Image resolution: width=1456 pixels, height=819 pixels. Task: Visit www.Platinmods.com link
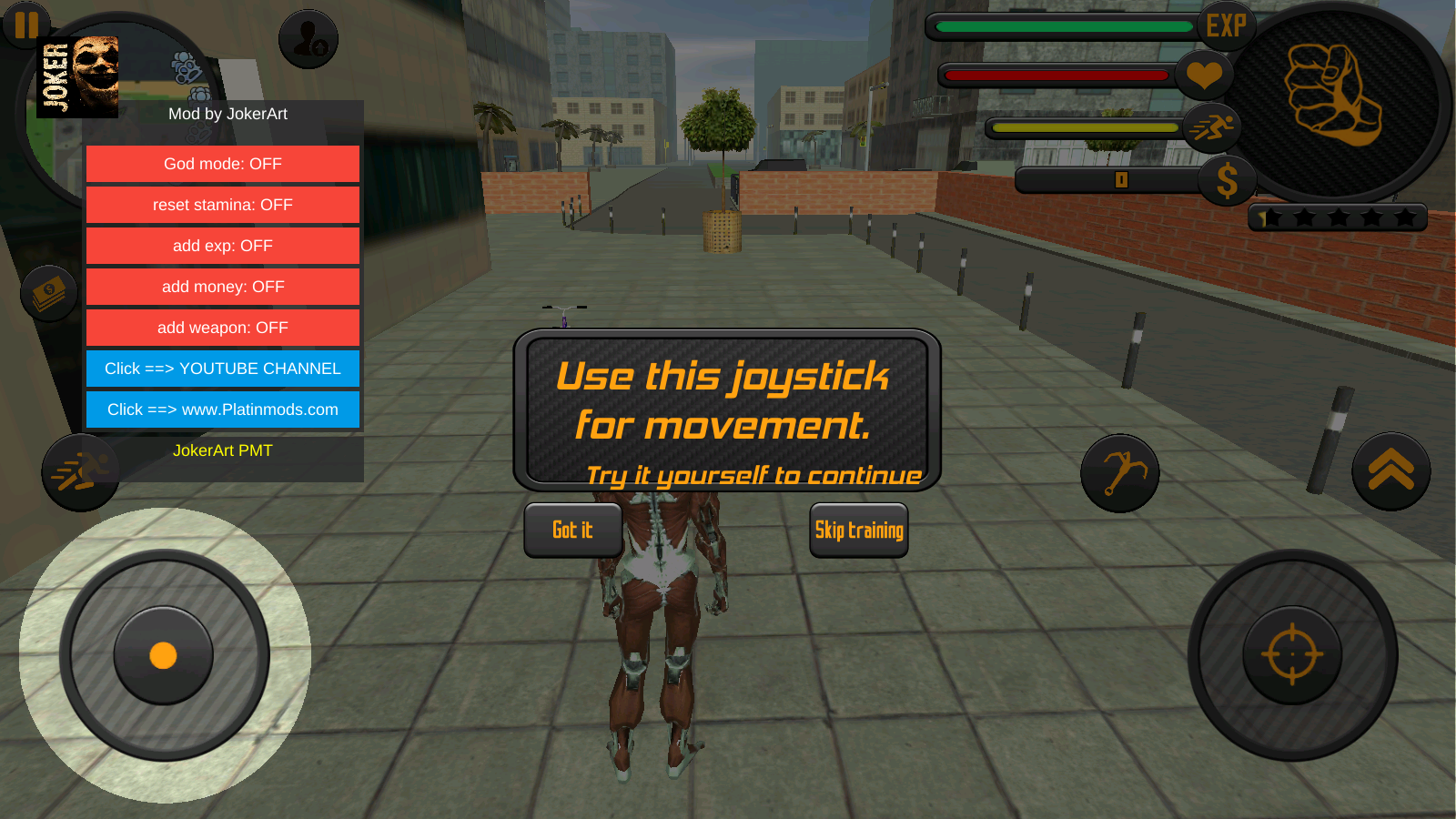tap(223, 409)
